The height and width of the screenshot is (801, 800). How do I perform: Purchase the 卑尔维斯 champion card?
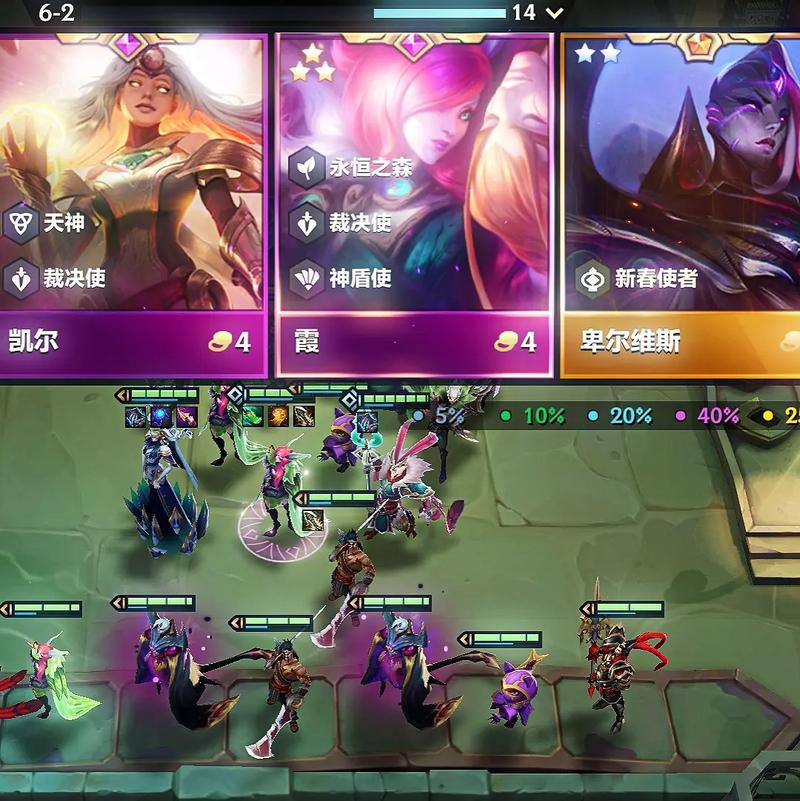pyautogui.click(x=682, y=200)
